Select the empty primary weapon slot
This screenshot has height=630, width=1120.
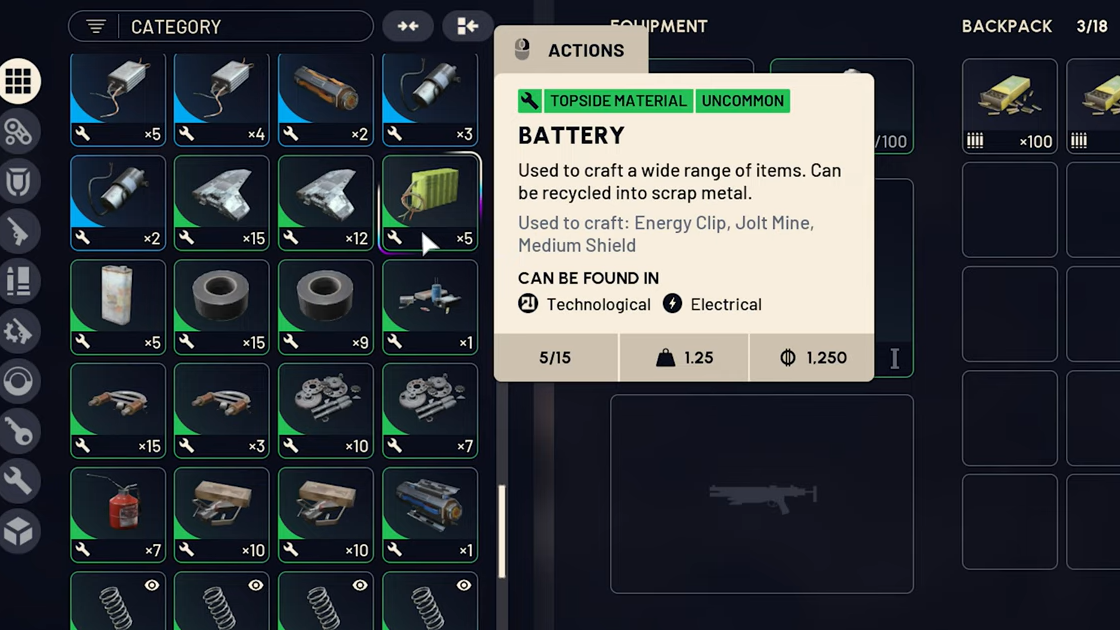pyautogui.click(x=761, y=494)
